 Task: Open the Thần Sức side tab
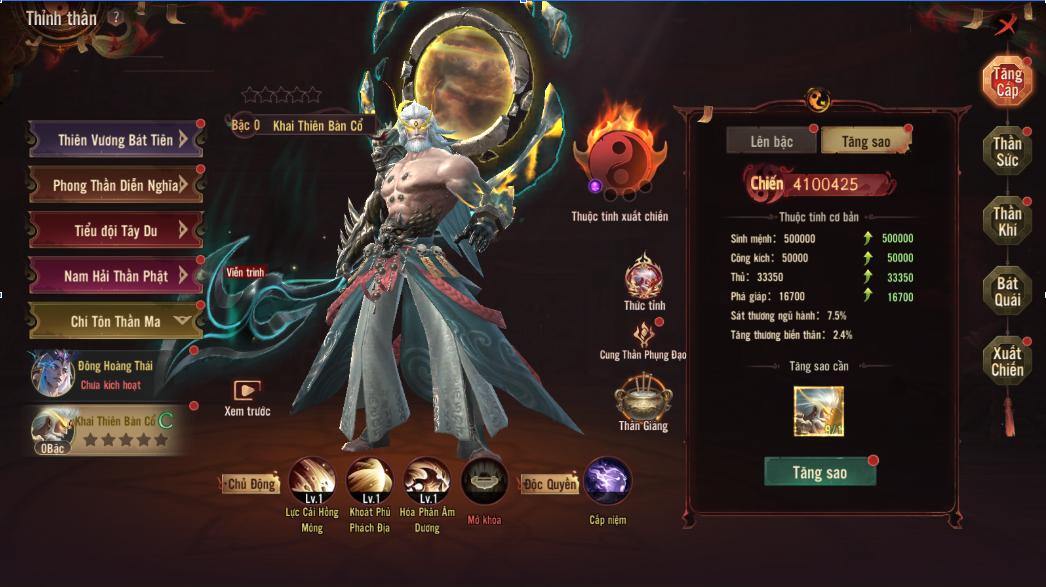coord(1006,152)
